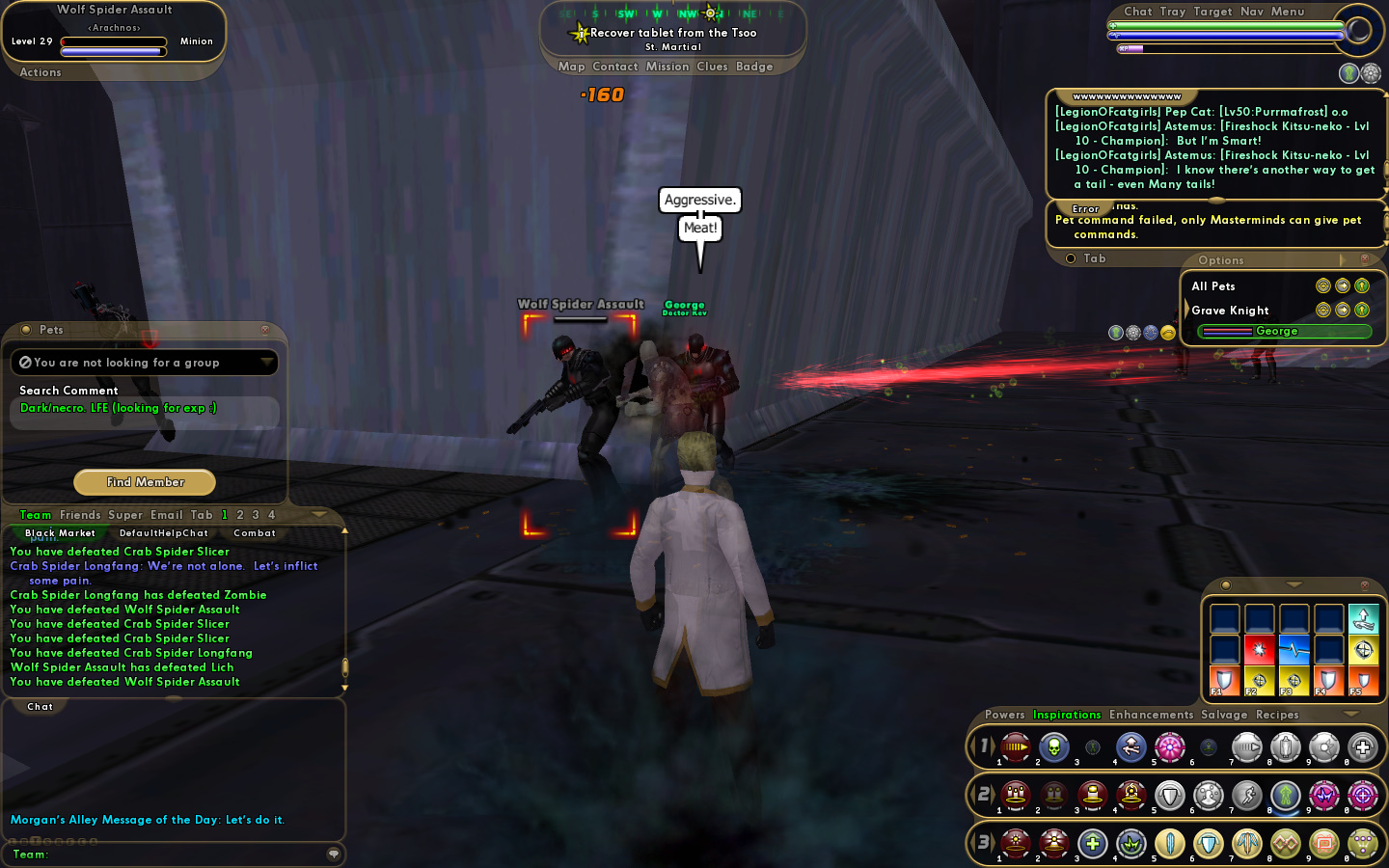This screenshot has width=1389, height=868.
Task: Open the Options pet panel header
Action: (1221, 260)
